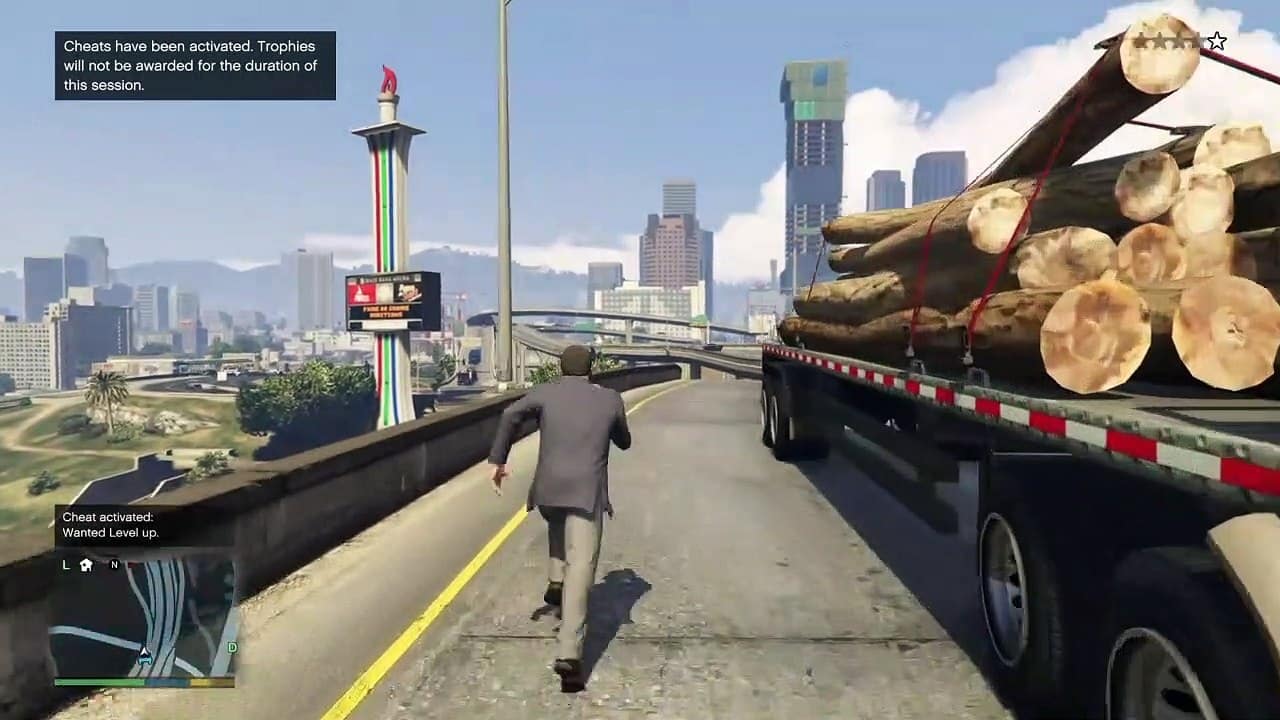Screen dimensions: 1280x720
Task: Toggle the fourth wanted star
Action: pos(1195,40)
